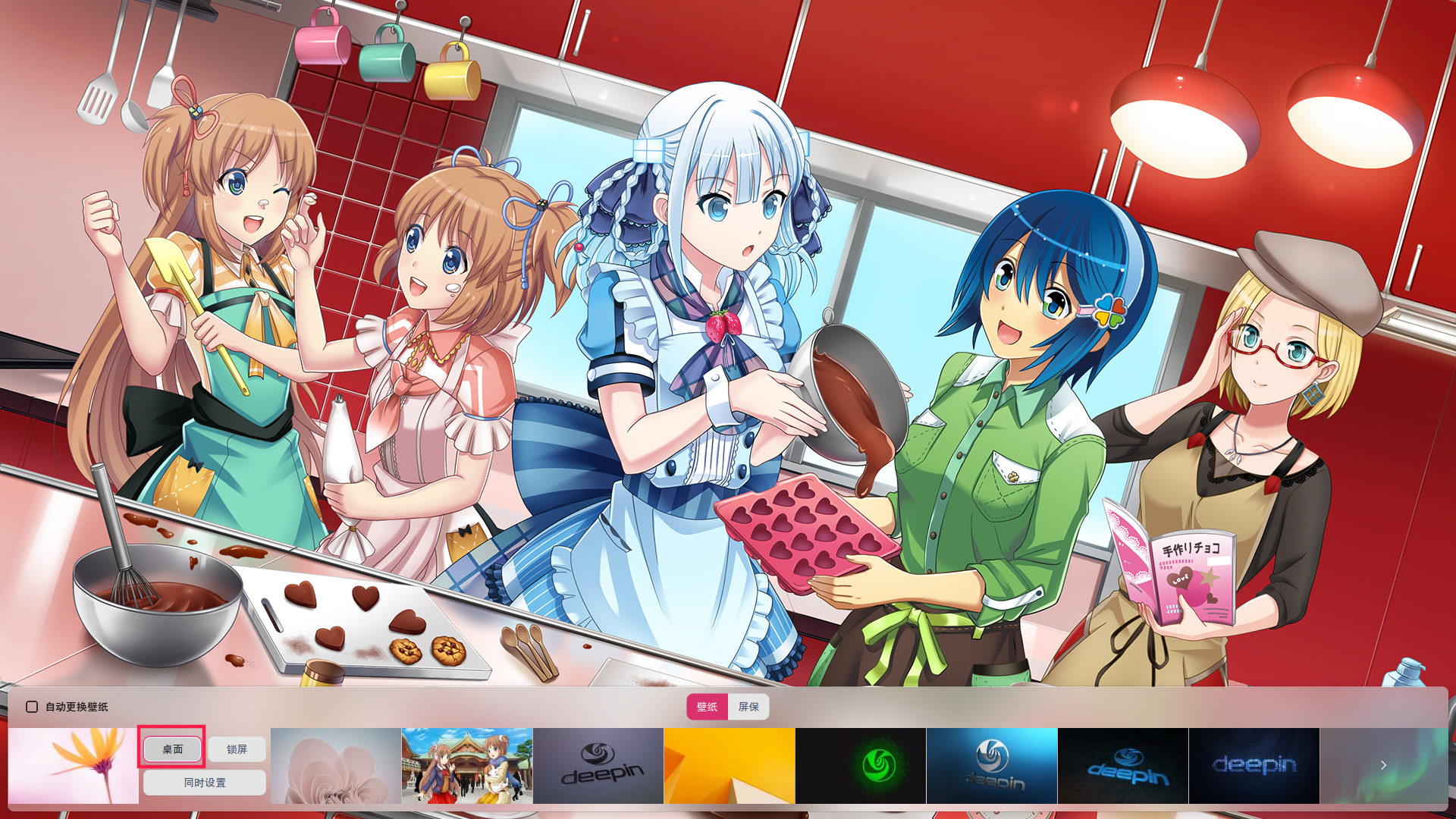Choose the anime shrine festival wallpaper

pyautogui.click(x=466, y=766)
